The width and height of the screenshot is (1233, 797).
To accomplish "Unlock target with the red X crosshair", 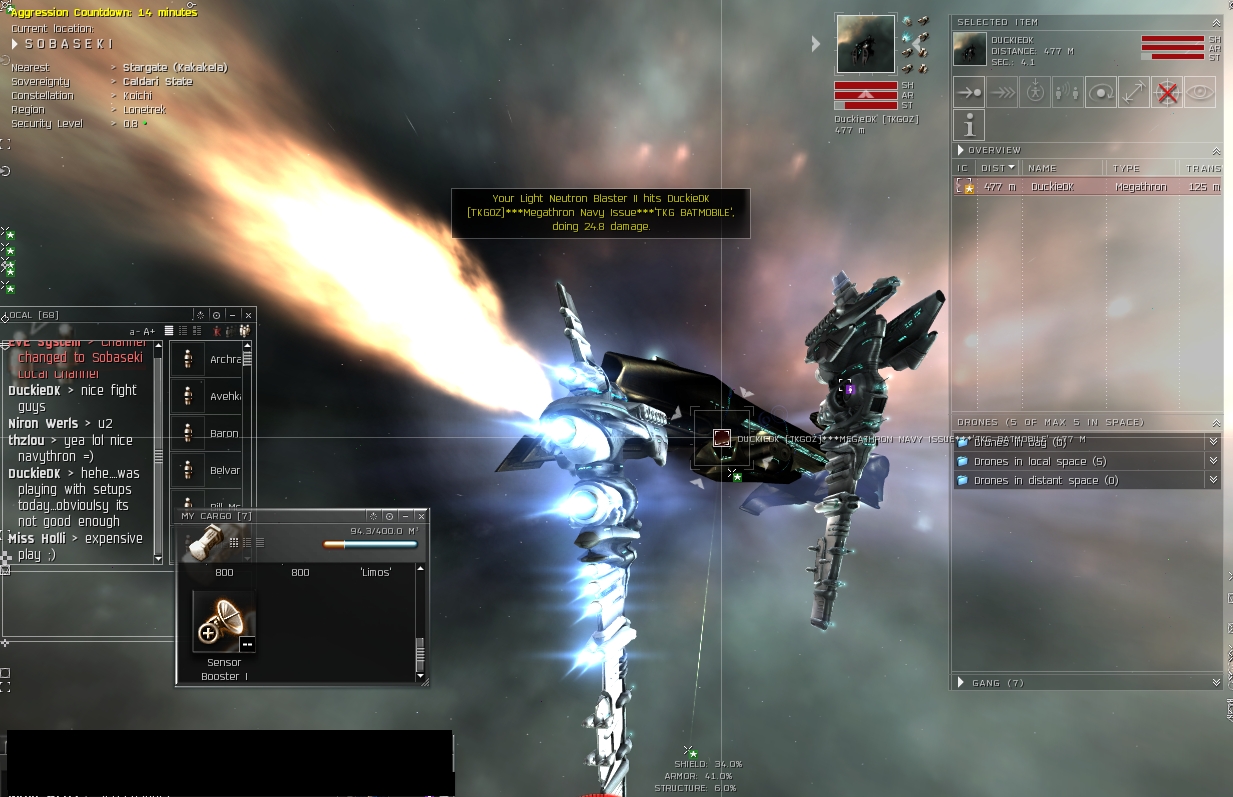I will tap(1167, 93).
